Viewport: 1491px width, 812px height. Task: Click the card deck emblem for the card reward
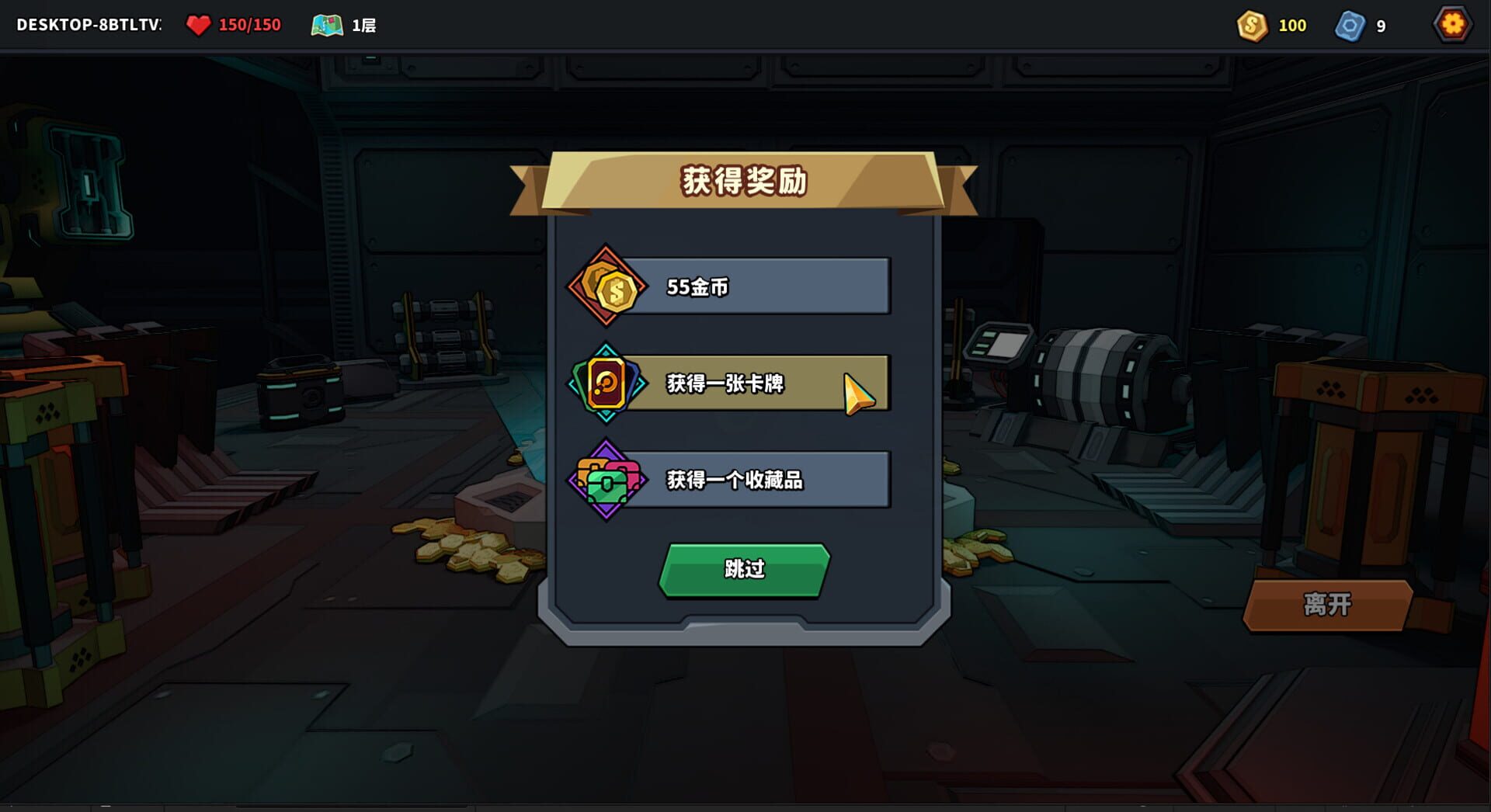(606, 383)
